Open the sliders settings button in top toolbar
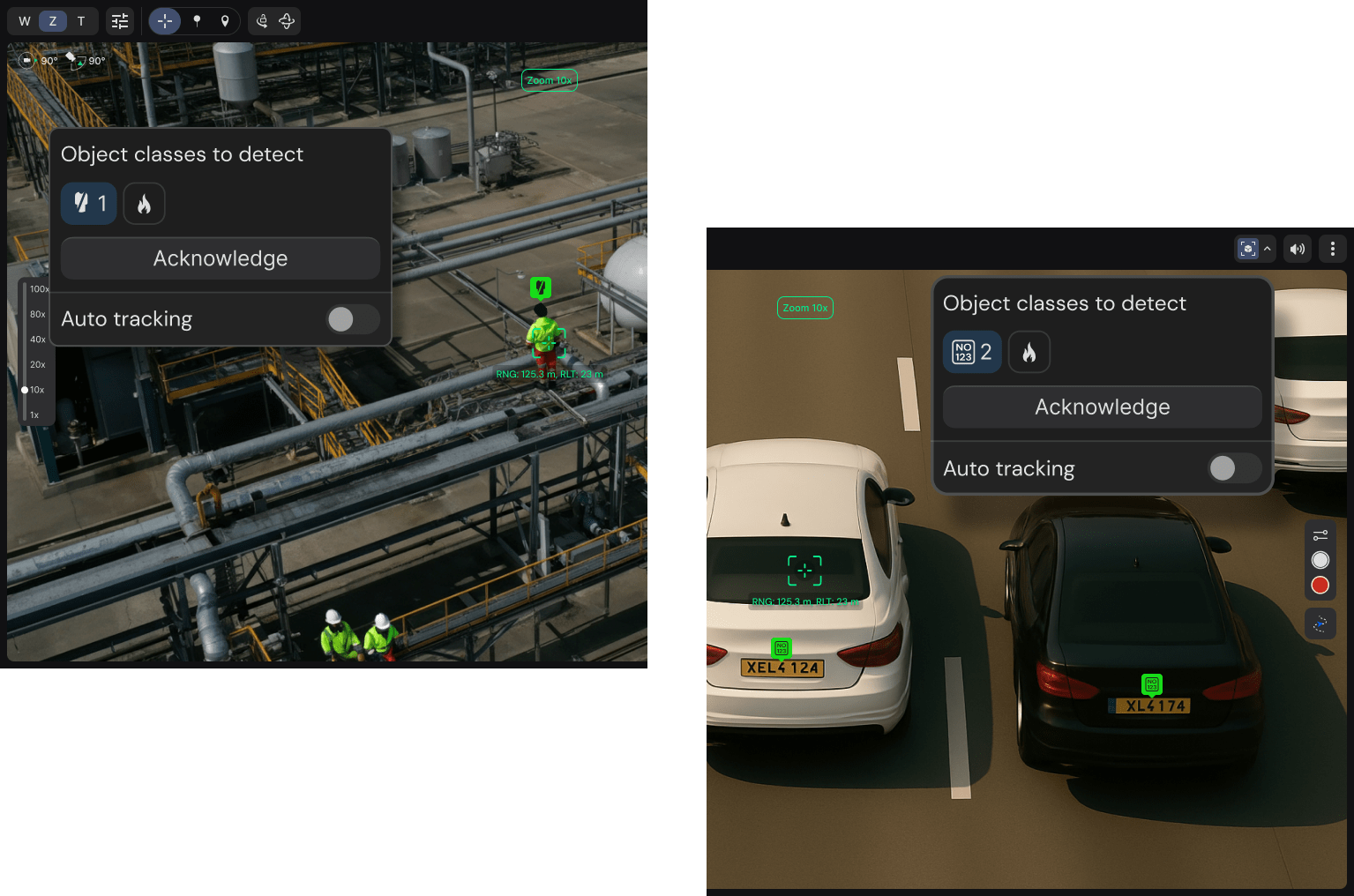 (120, 21)
